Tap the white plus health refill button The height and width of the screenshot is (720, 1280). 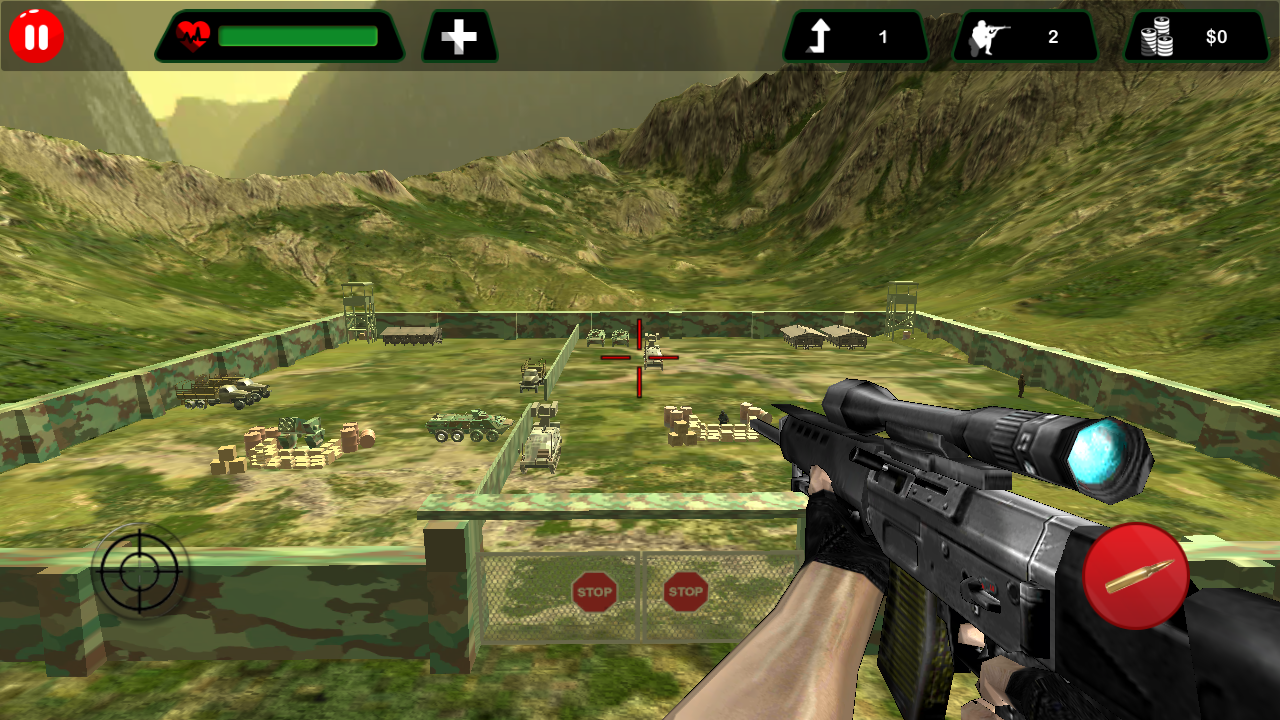[x=459, y=37]
